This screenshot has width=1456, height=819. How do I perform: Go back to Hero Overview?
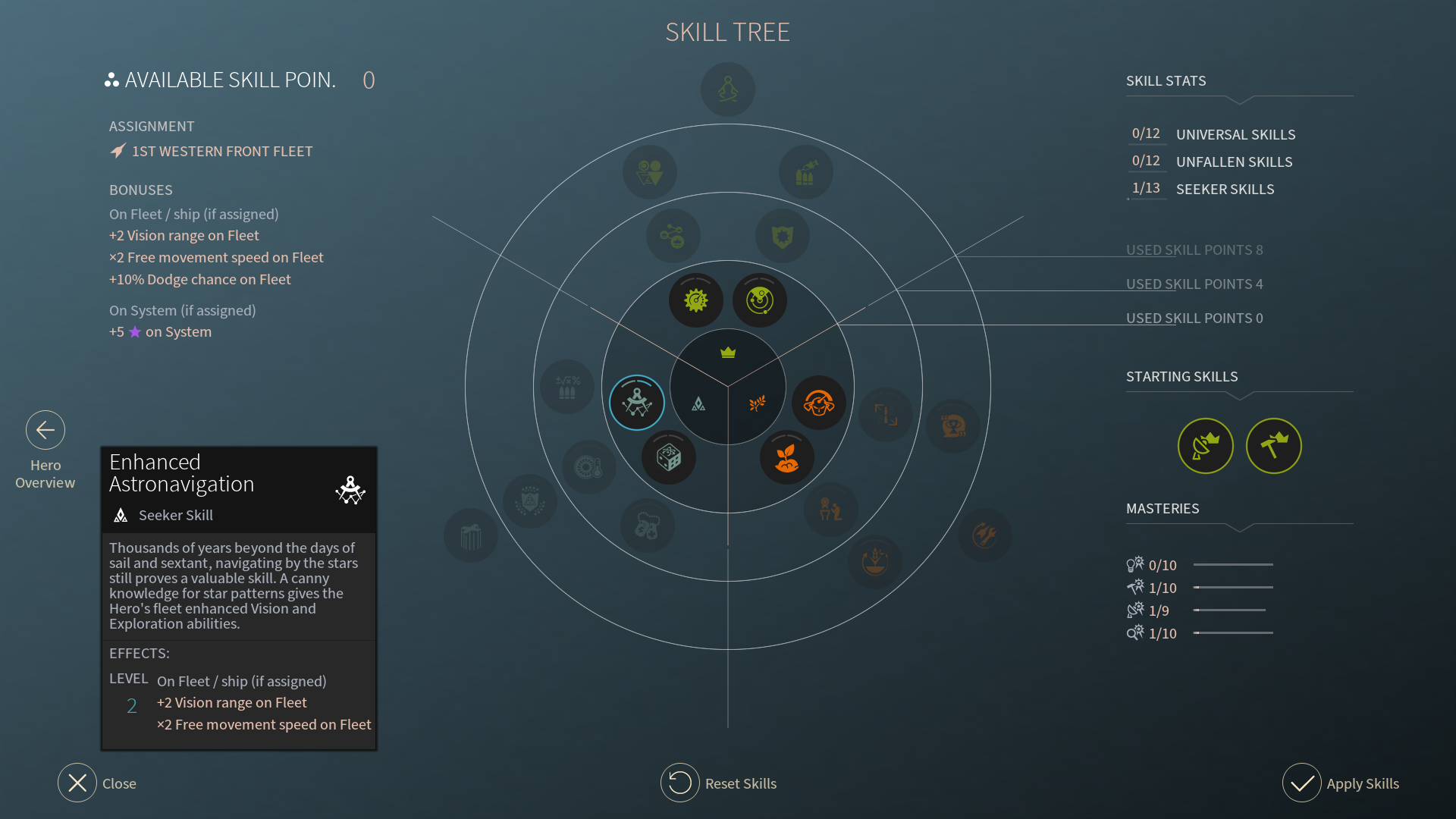45,430
